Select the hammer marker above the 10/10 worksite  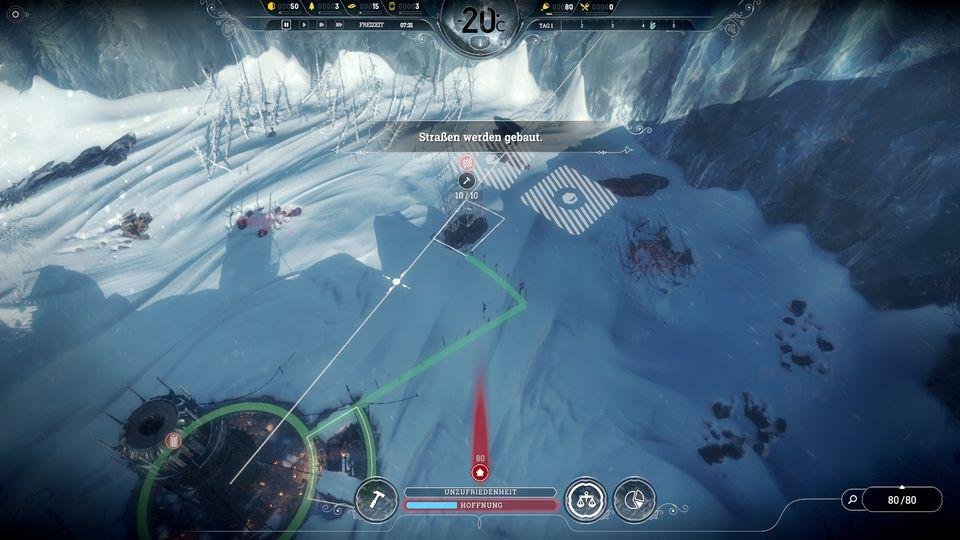pyautogui.click(x=466, y=180)
